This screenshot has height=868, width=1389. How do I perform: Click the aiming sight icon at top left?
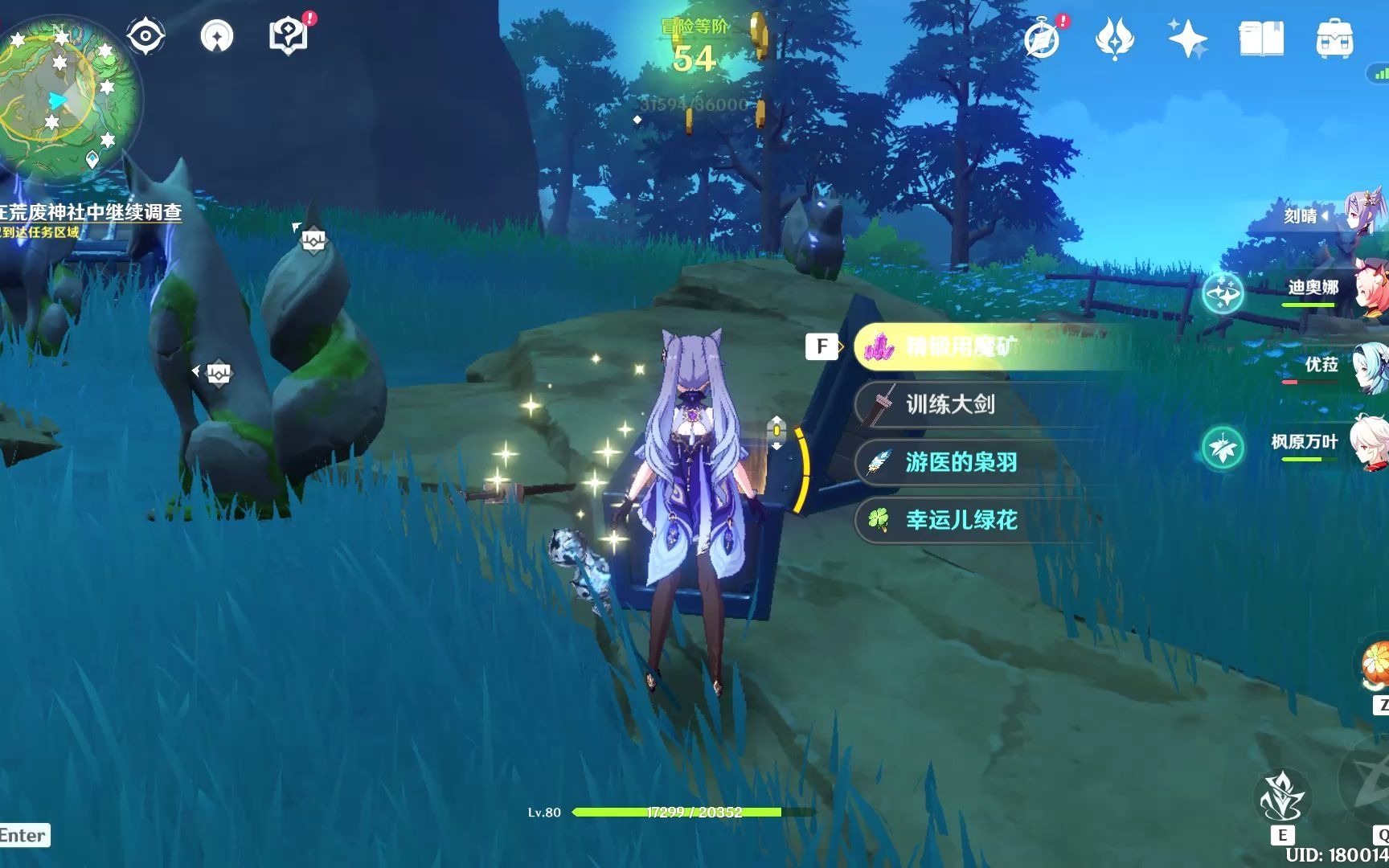[x=145, y=35]
